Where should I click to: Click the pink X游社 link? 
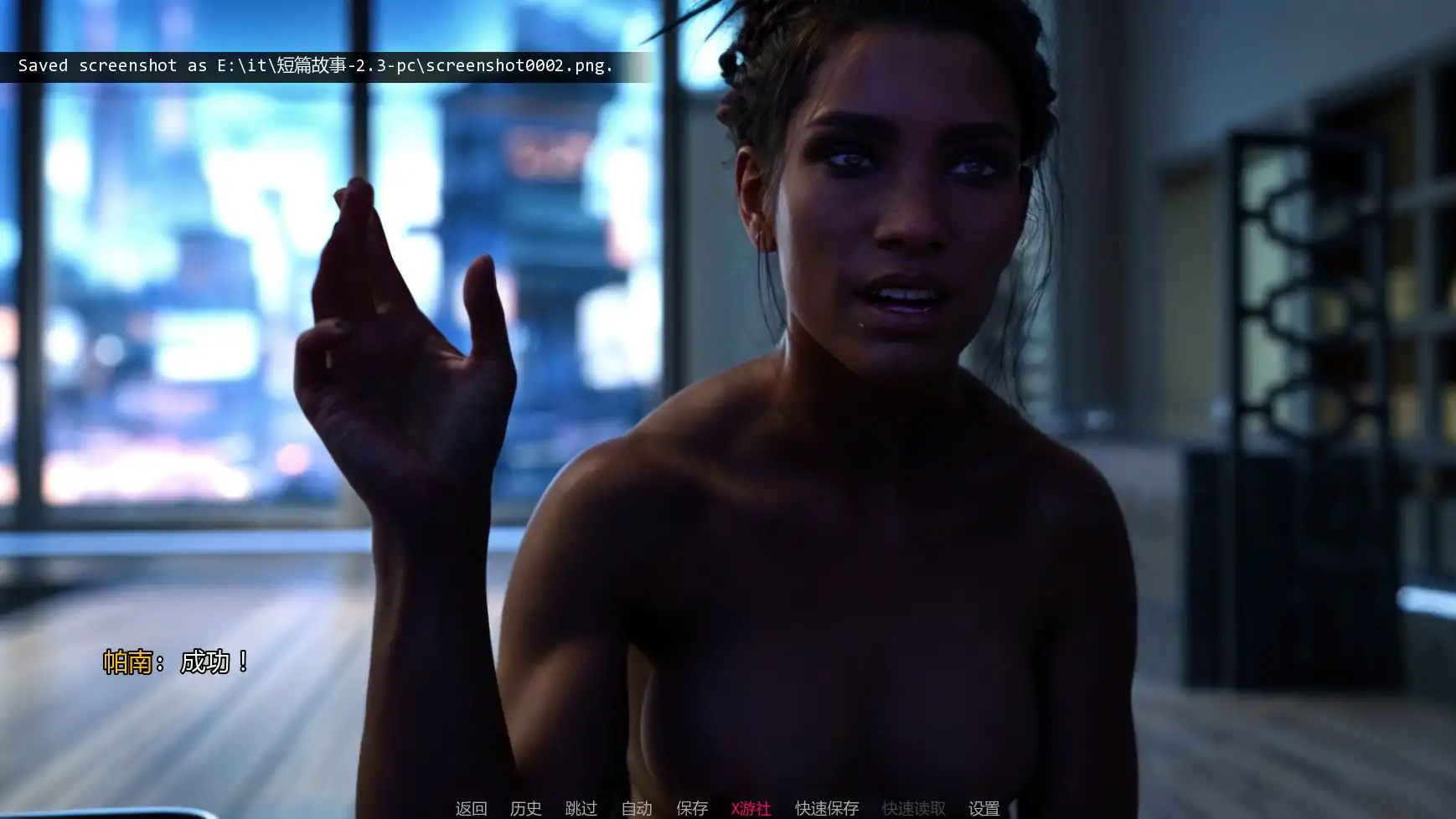[x=751, y=808]
